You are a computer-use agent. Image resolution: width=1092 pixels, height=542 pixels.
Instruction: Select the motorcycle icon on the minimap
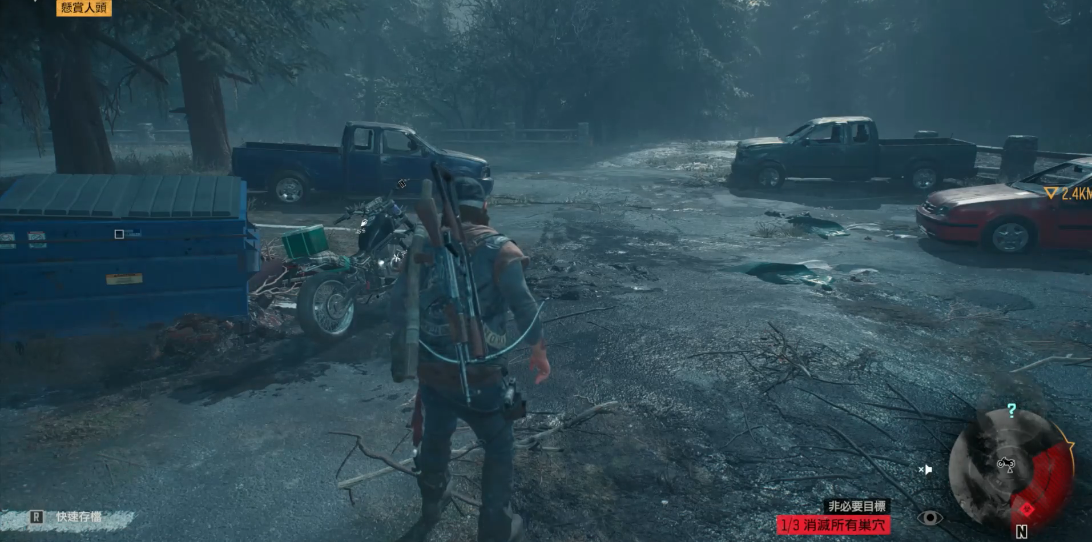(1007, 464)
